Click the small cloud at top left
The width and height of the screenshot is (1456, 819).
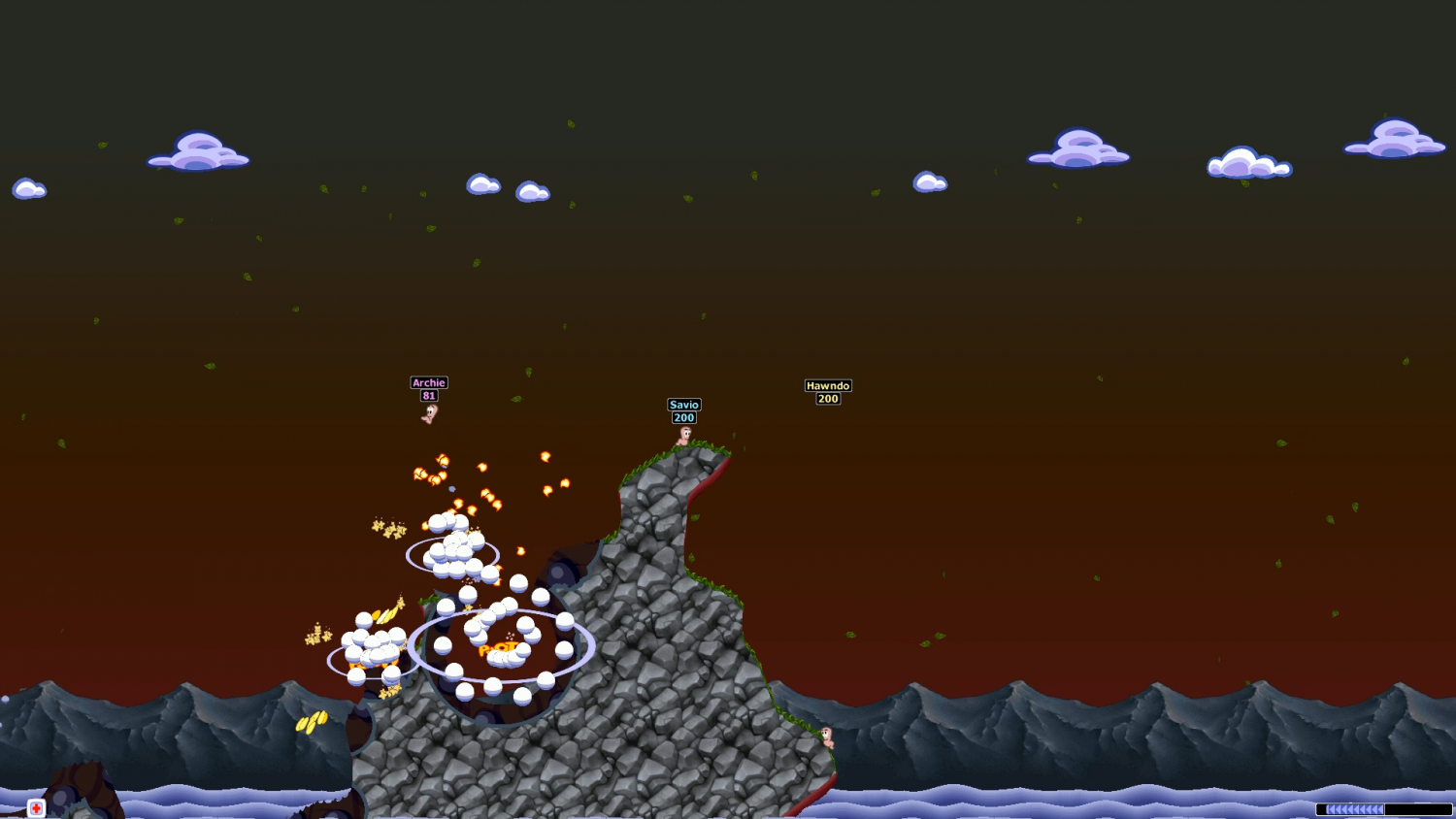[29, 188]
